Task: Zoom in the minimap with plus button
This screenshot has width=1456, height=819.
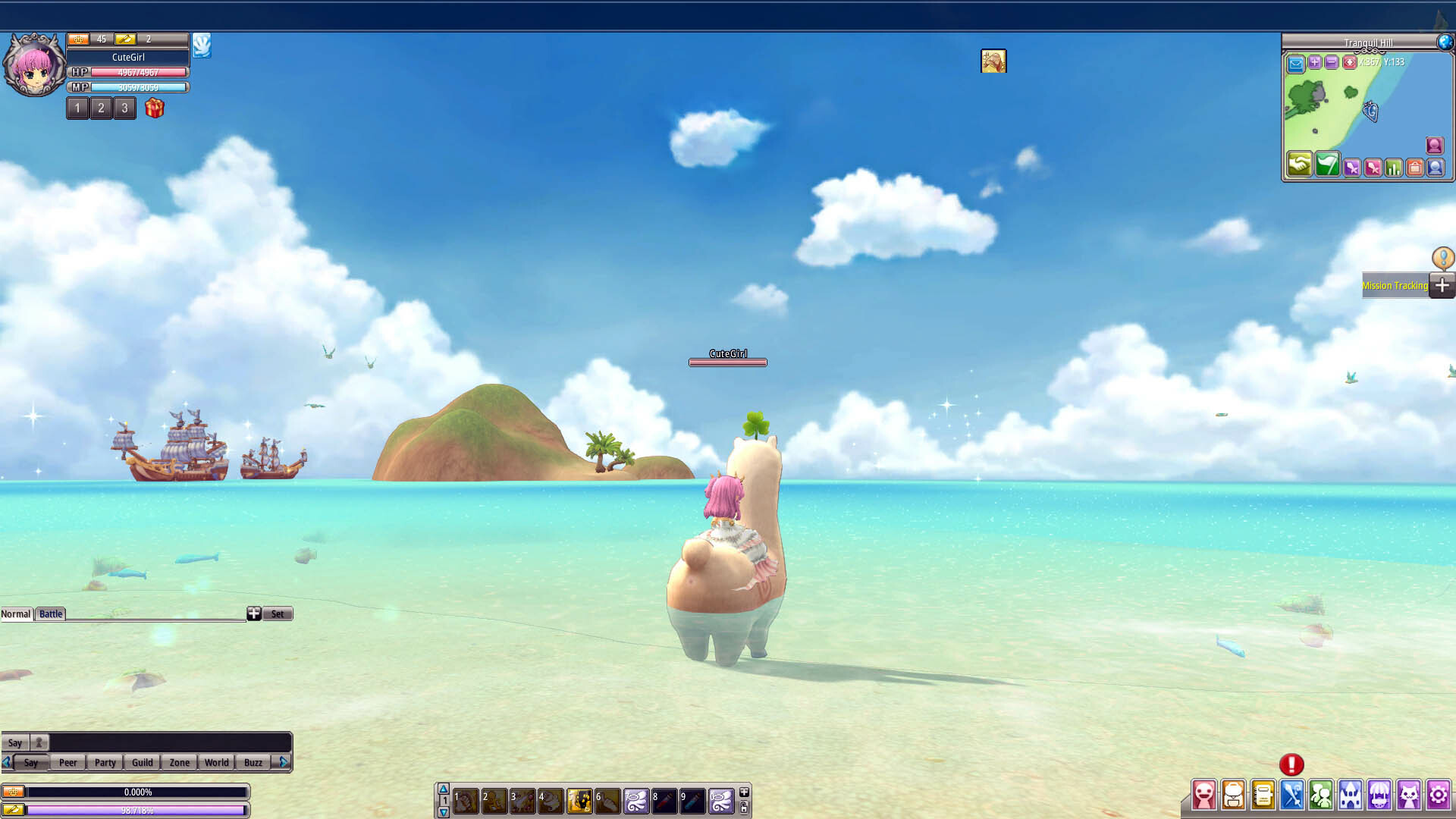Action: click(x=1313, y=63)
